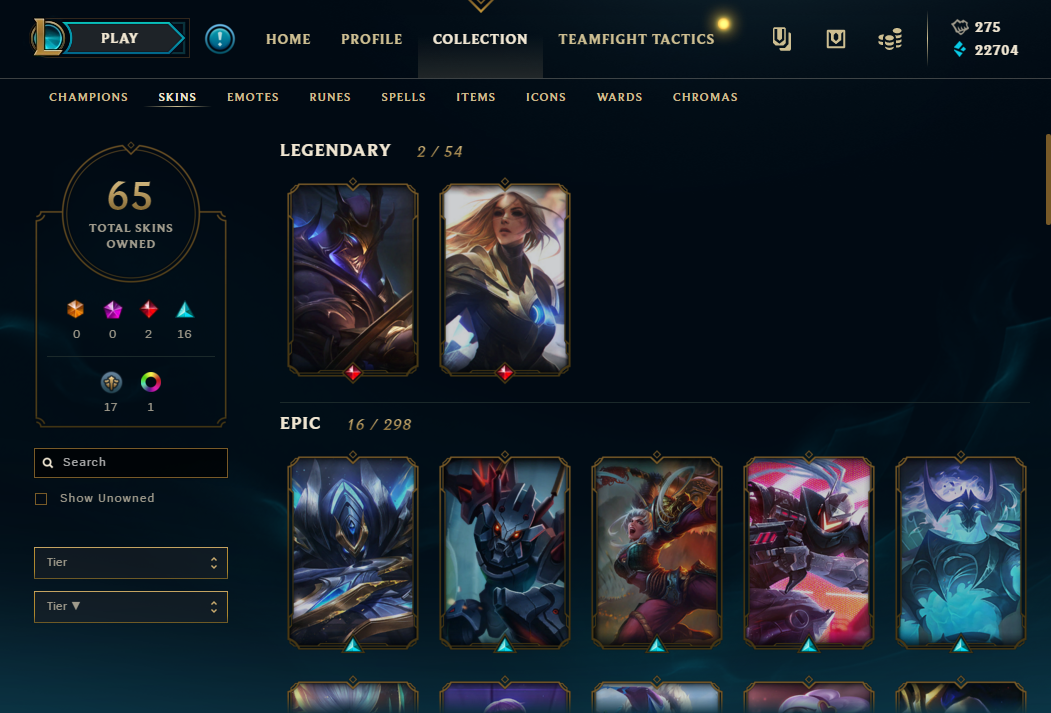Switch to TEAMFIGHT TACTICS
This screenshot has height=713, width=1051.
[x=636, y=39]
